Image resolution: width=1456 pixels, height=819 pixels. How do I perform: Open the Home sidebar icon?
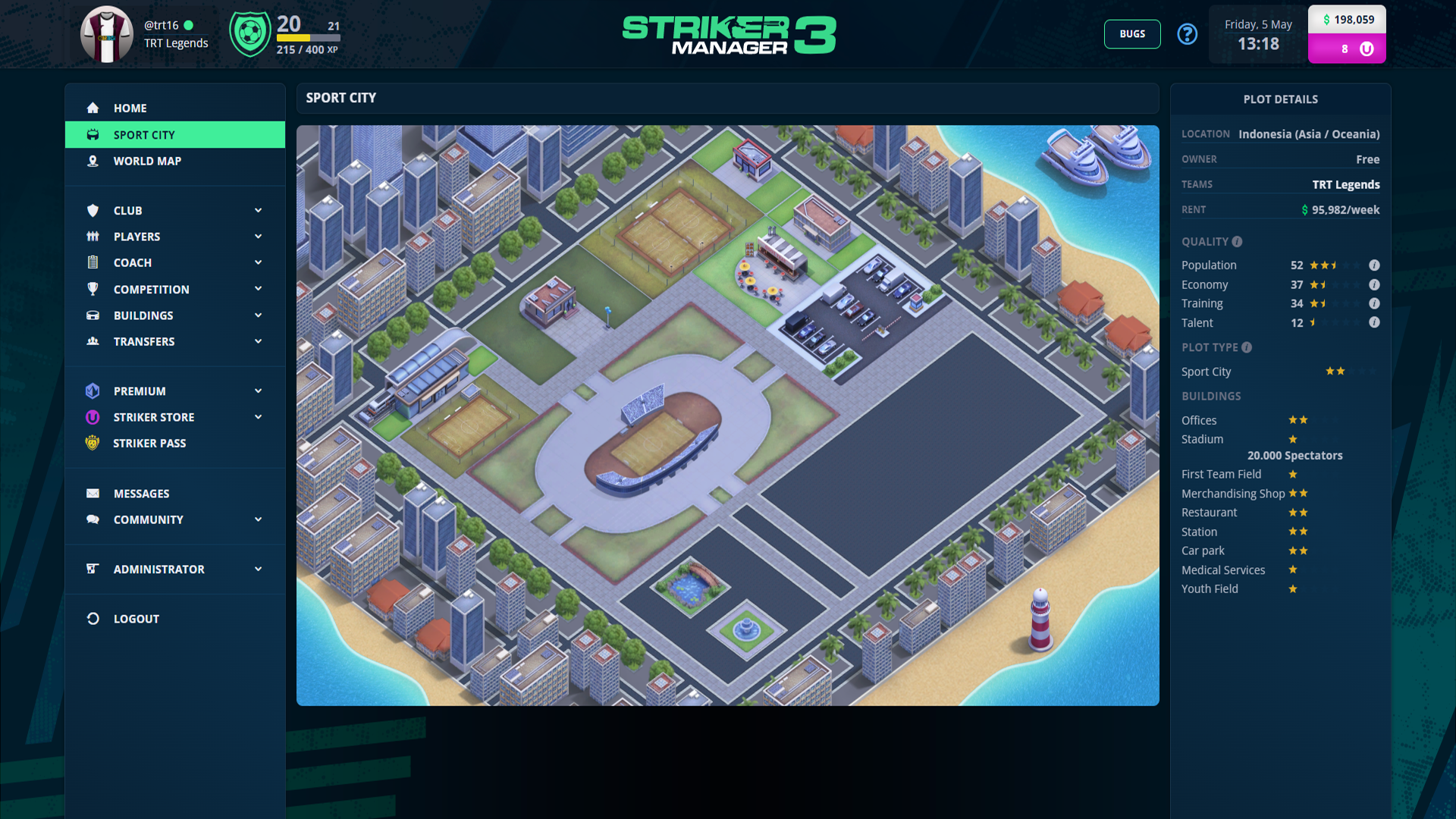(x=93, y=108)
